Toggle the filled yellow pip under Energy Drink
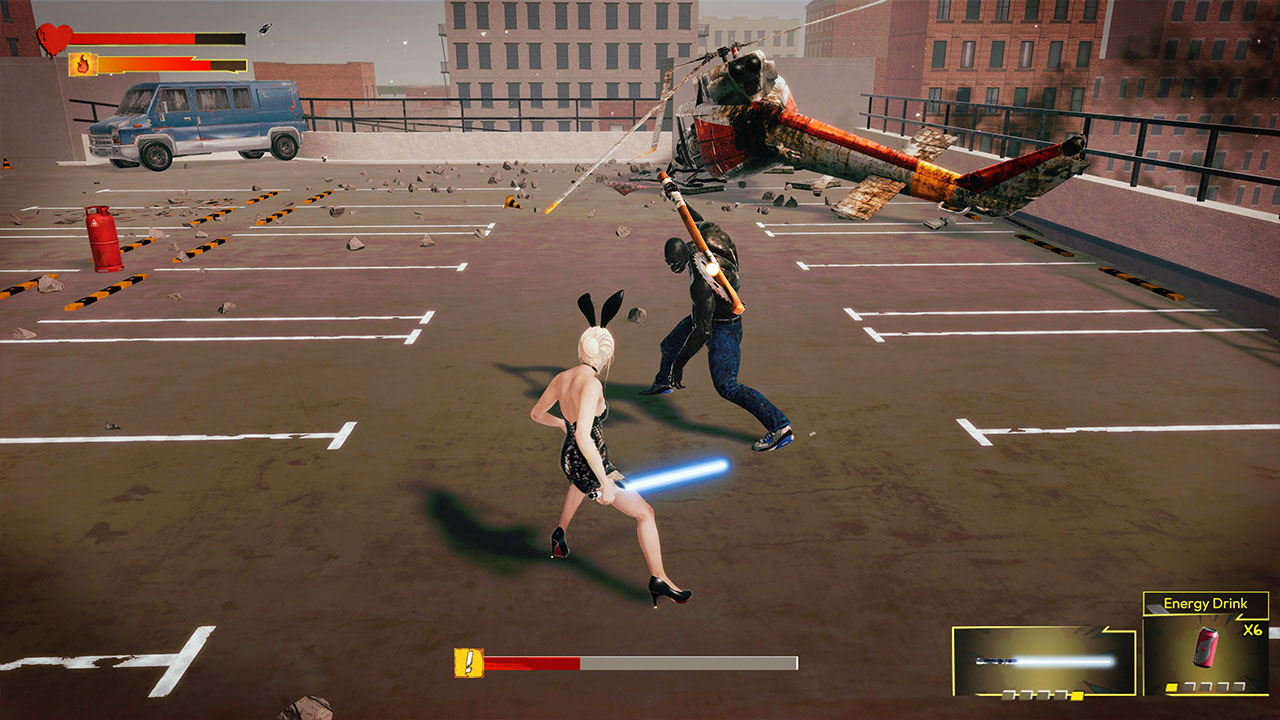Viewport: 1280px width, 720px height. [x=1170, y=687]
